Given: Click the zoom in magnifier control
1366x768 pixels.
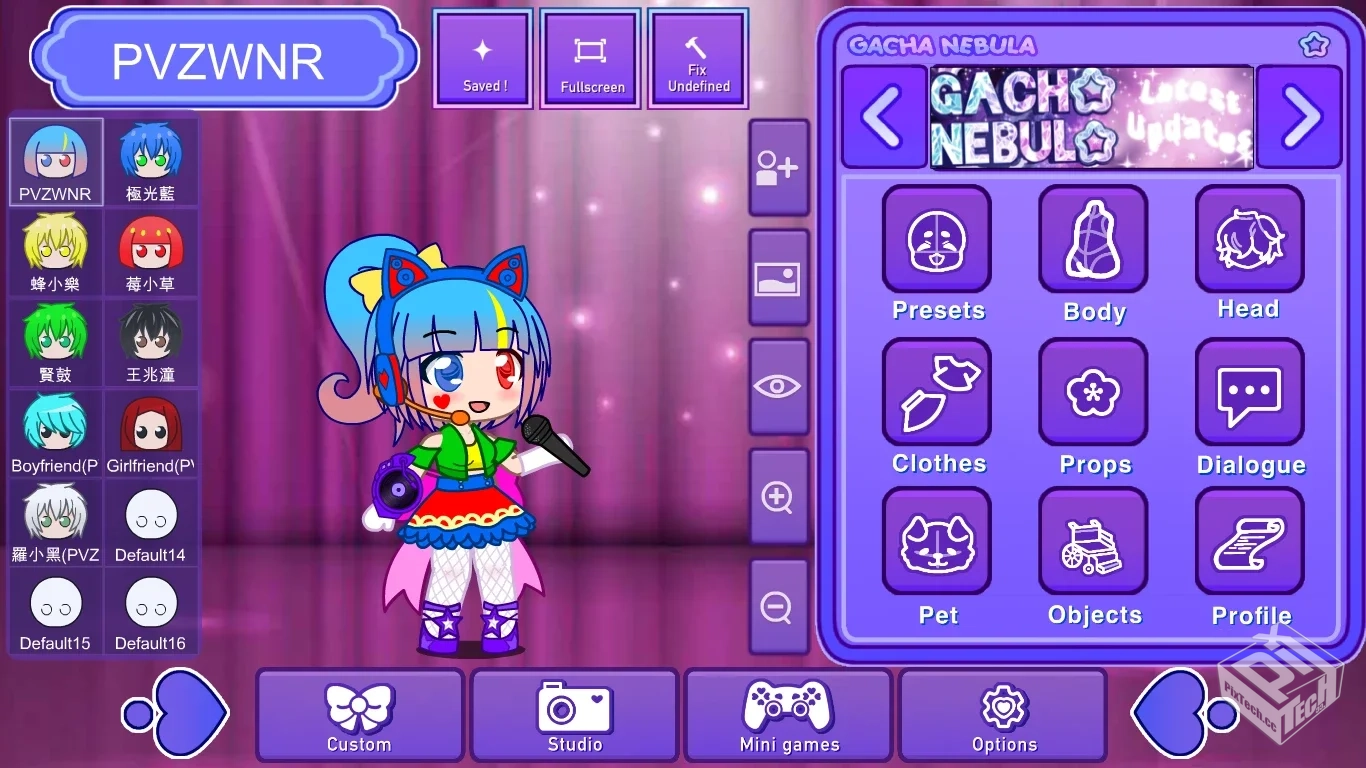Looking at the screenshot, I should click(x=779, y=497).
